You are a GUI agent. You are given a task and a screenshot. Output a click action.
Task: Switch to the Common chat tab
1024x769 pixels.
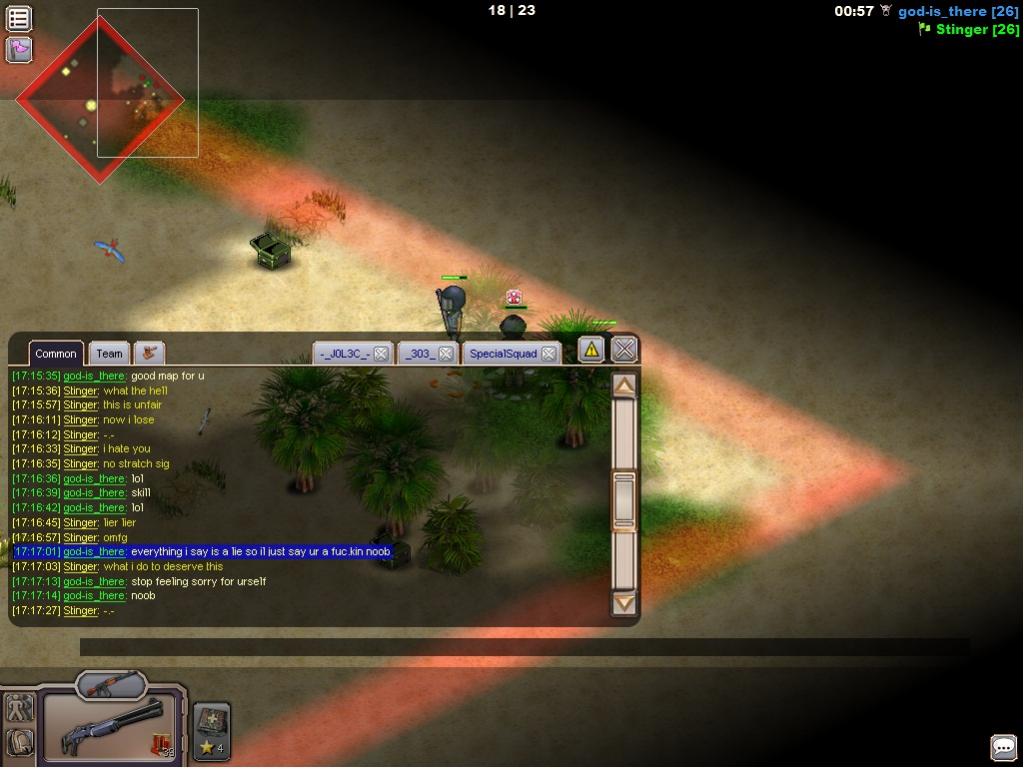pos(56,353)
